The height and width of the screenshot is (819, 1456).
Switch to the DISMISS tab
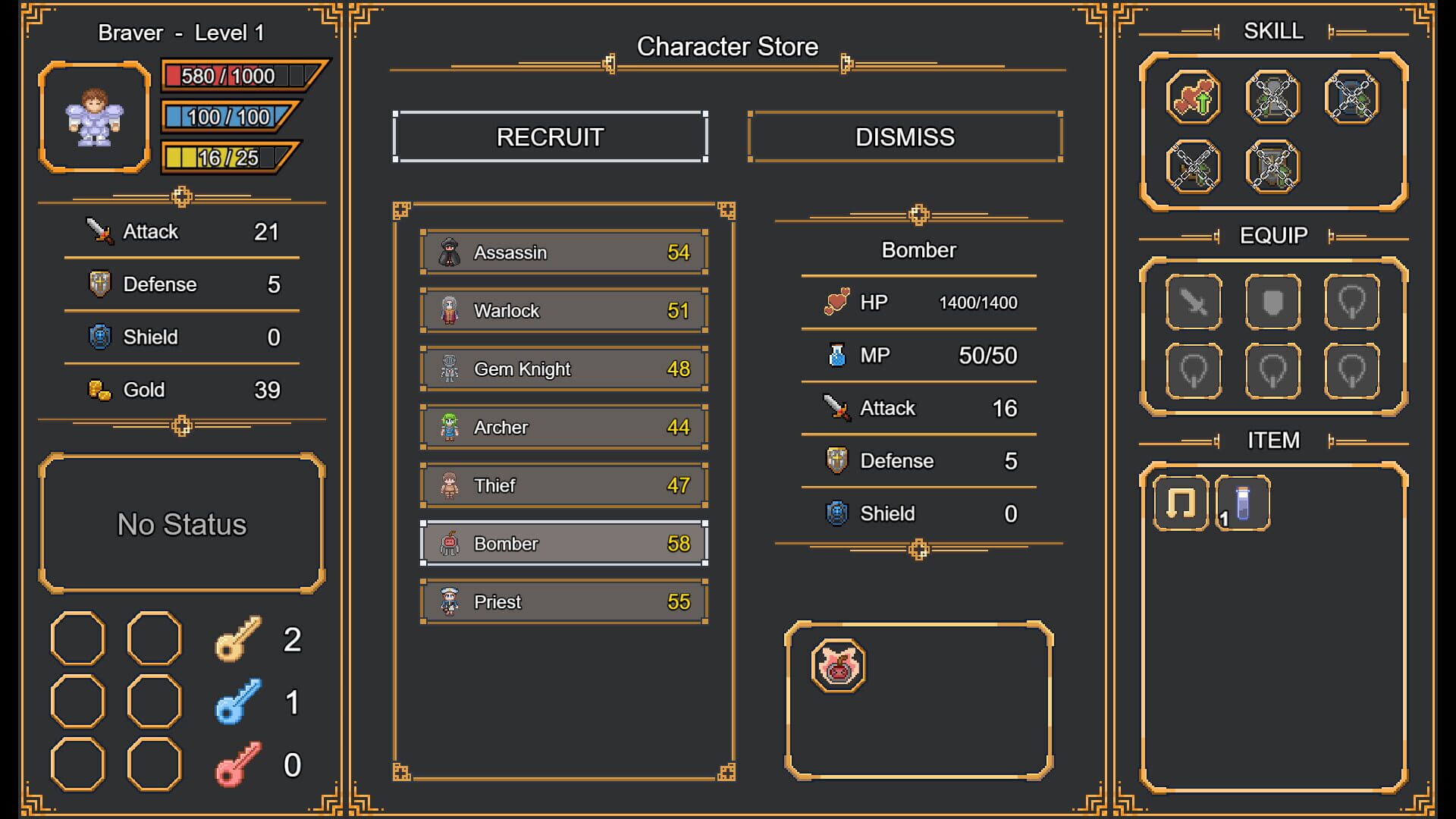coord(905,137)
